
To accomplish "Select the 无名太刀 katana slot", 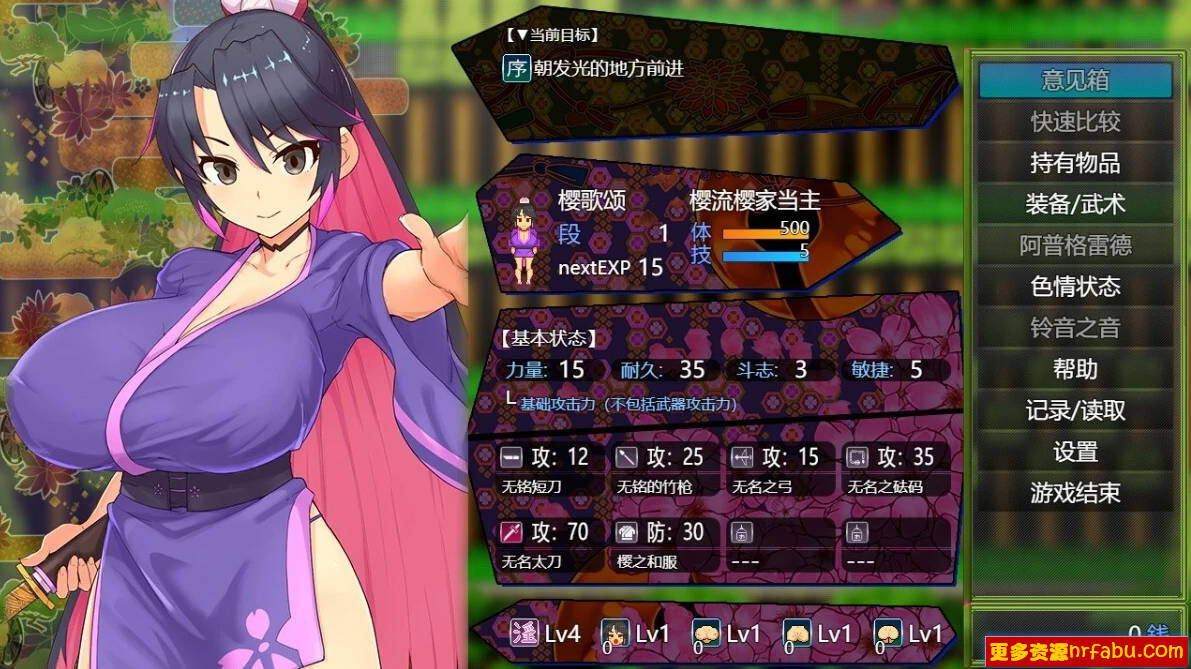I will (x=546, y=545).
